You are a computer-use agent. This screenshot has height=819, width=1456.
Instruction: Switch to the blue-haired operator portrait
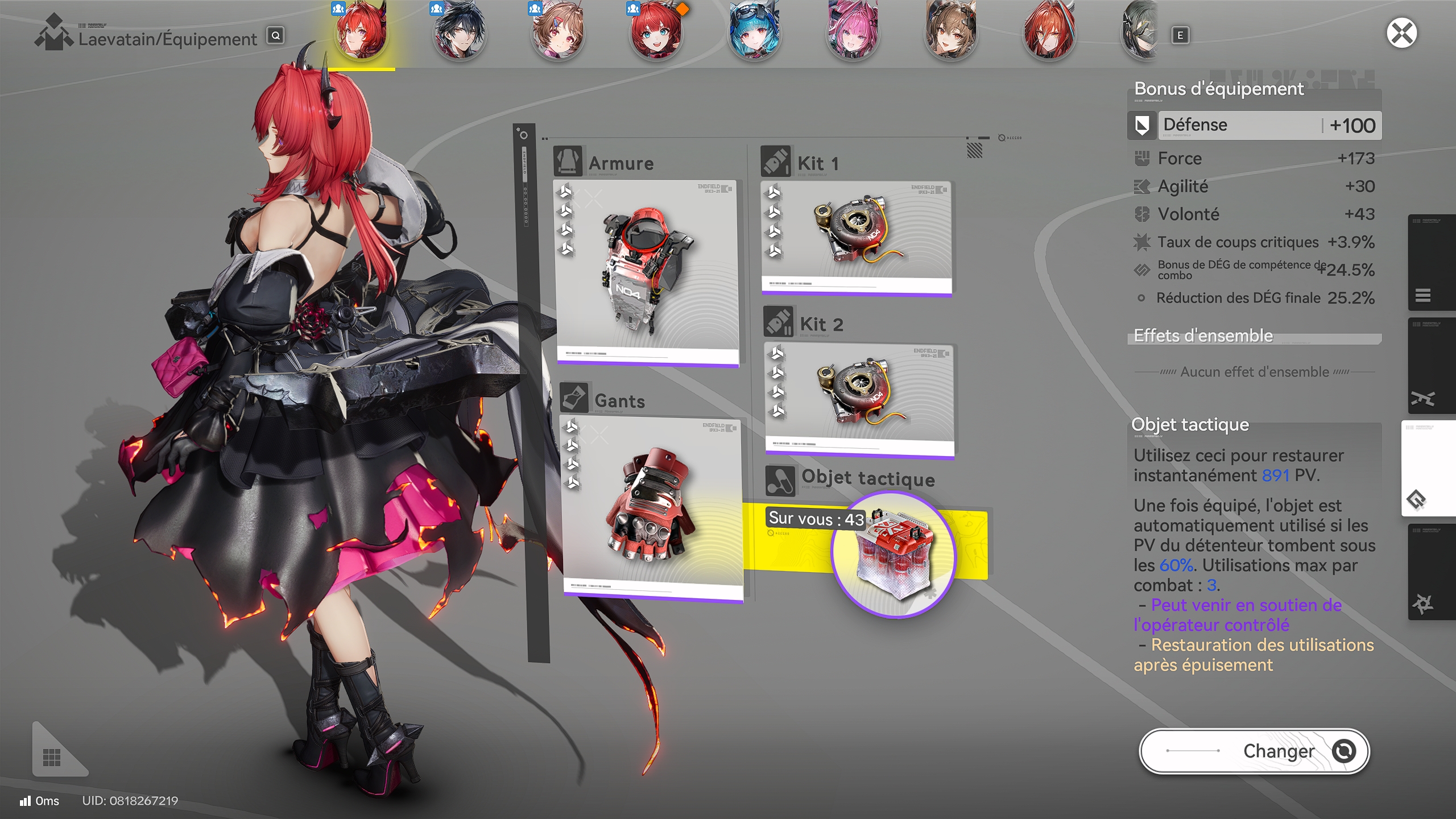point(753,31)
